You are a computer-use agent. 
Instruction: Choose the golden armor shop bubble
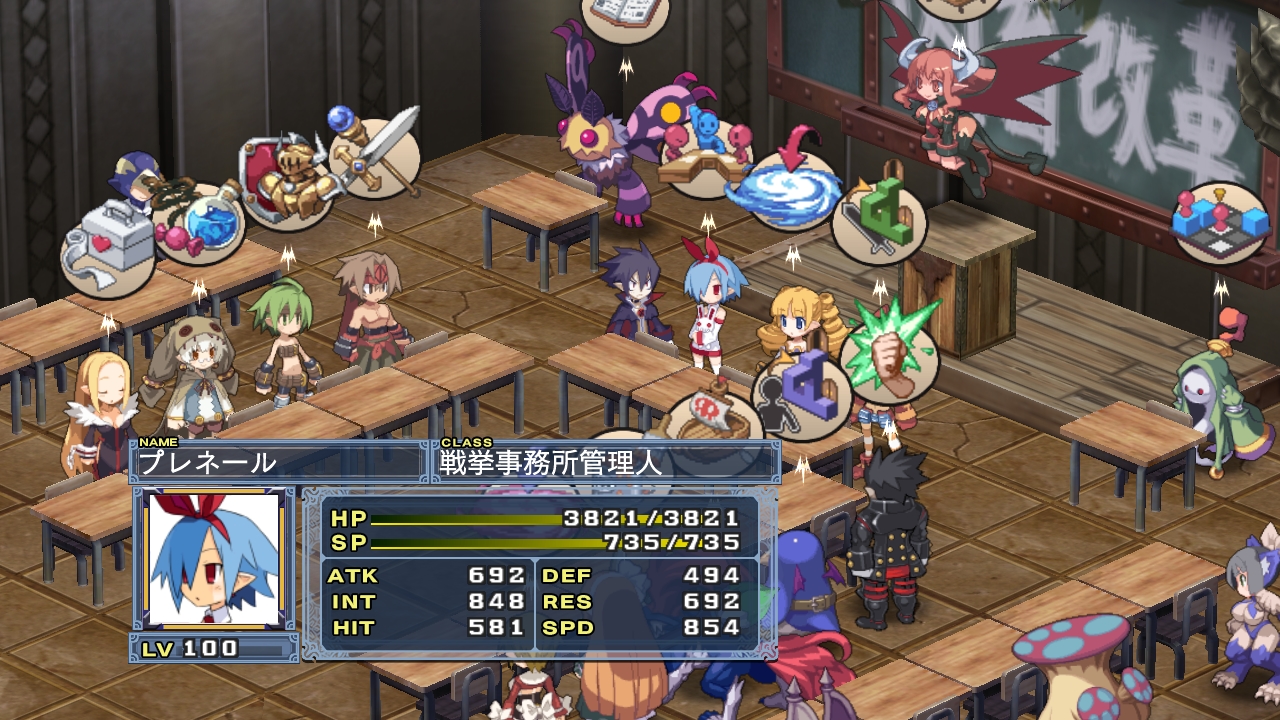[x=283, y=181]
